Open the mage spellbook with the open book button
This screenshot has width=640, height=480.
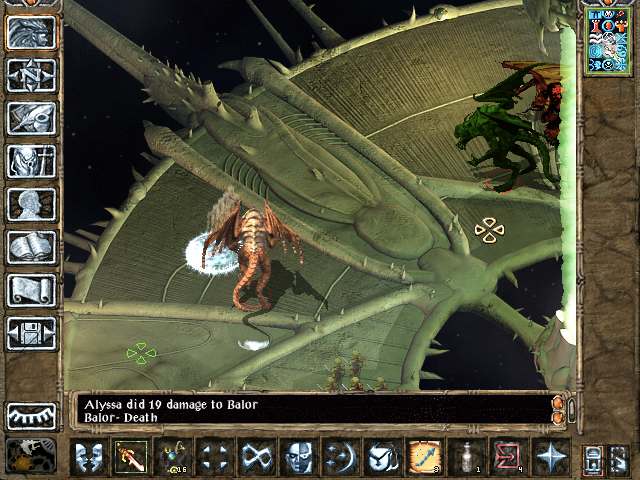[31, 247]
